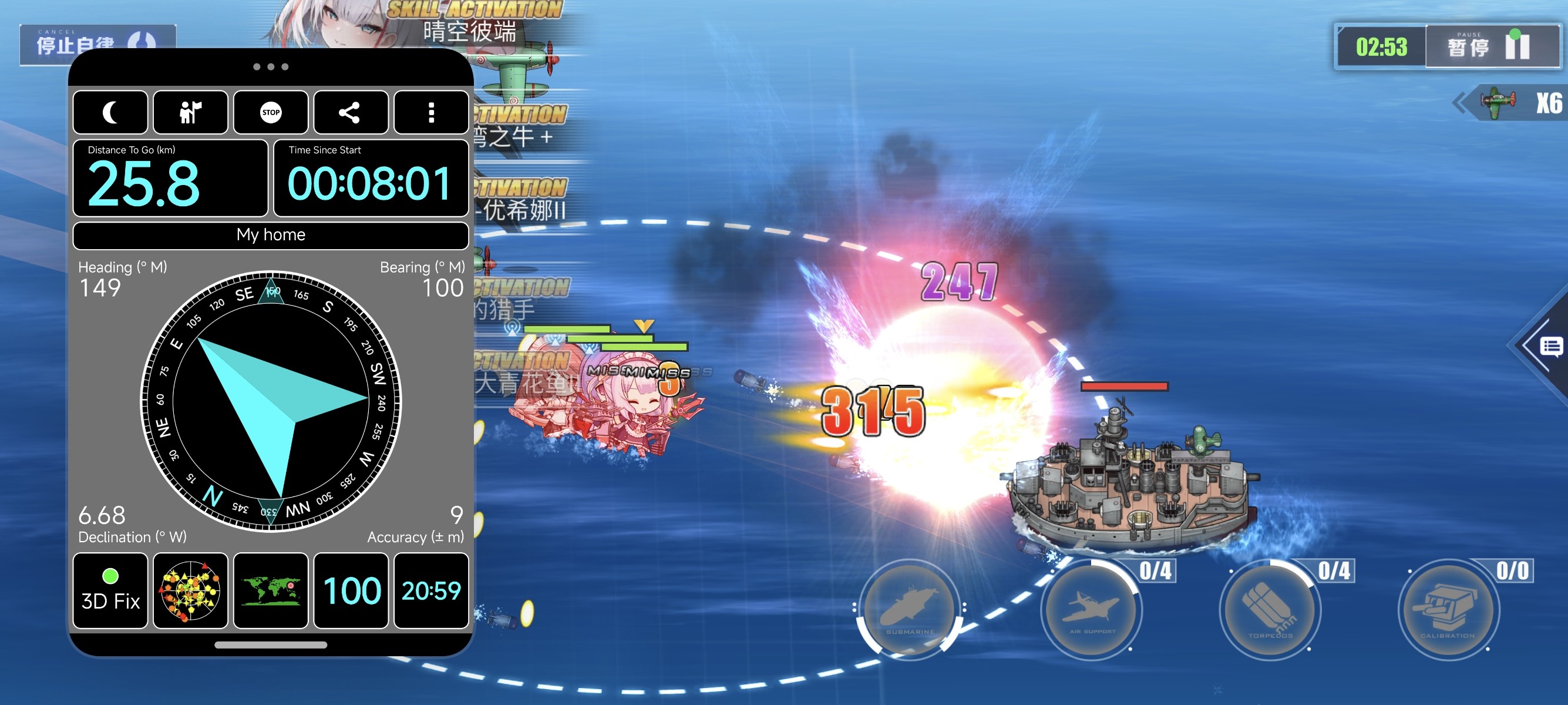
Task: Open the three-dot overflow menu
Action: click(x=431, y=113)
